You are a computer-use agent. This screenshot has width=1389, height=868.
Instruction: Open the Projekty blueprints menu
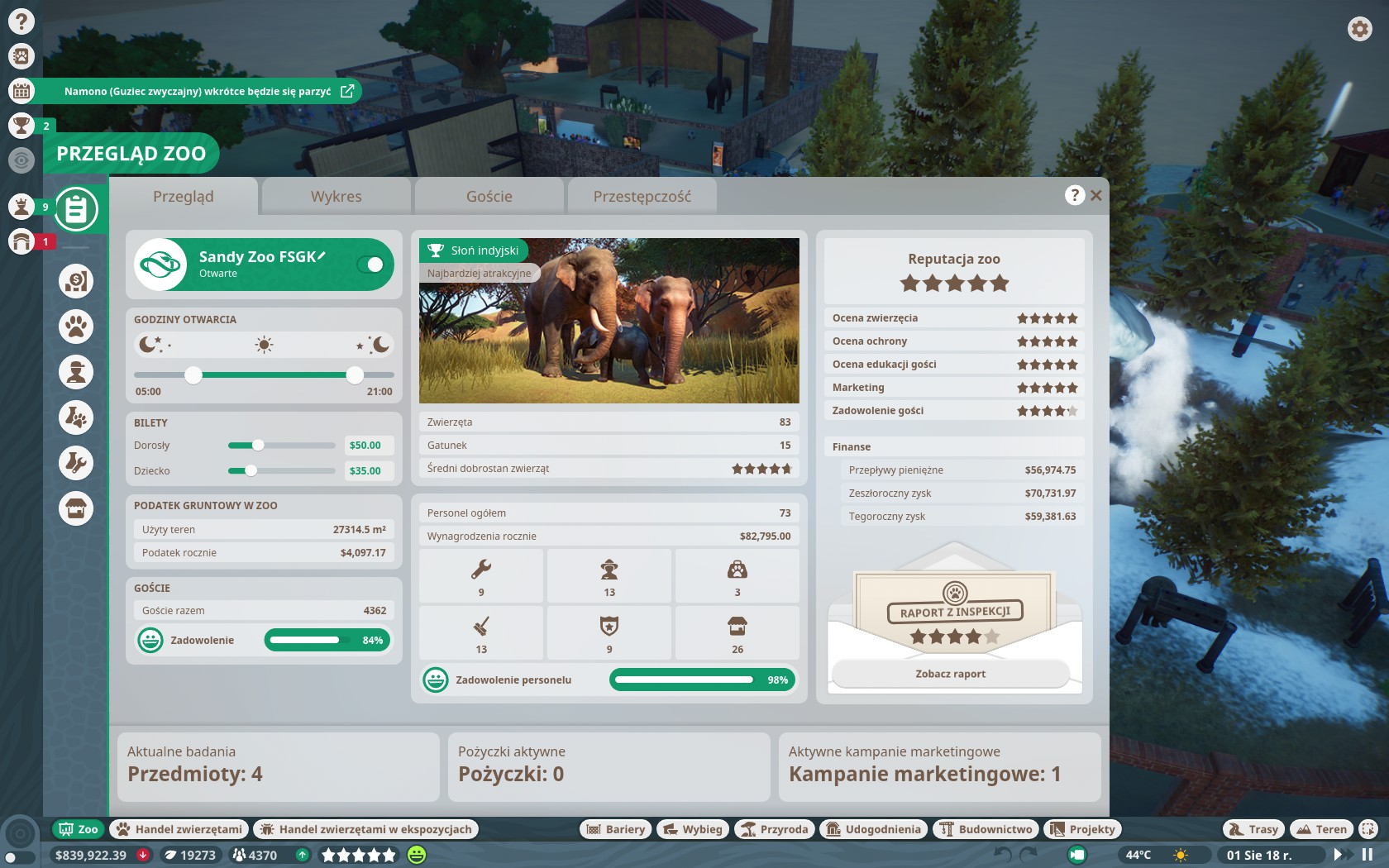point(1082,829)
